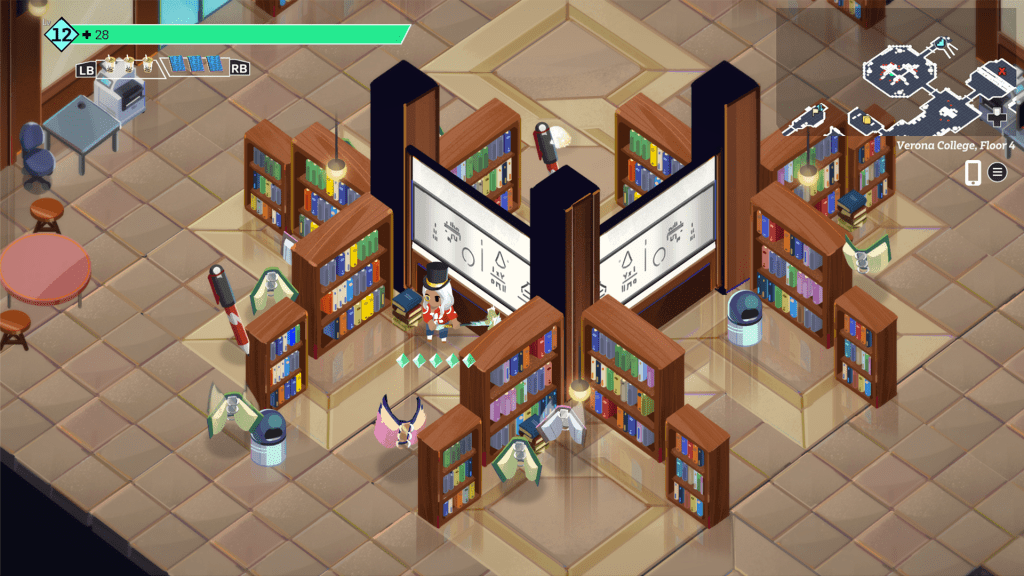The height and width of the screenshot is (576, 1024).
Task: Select the bubble tea consumables slot
Action: tap(127, 66)
